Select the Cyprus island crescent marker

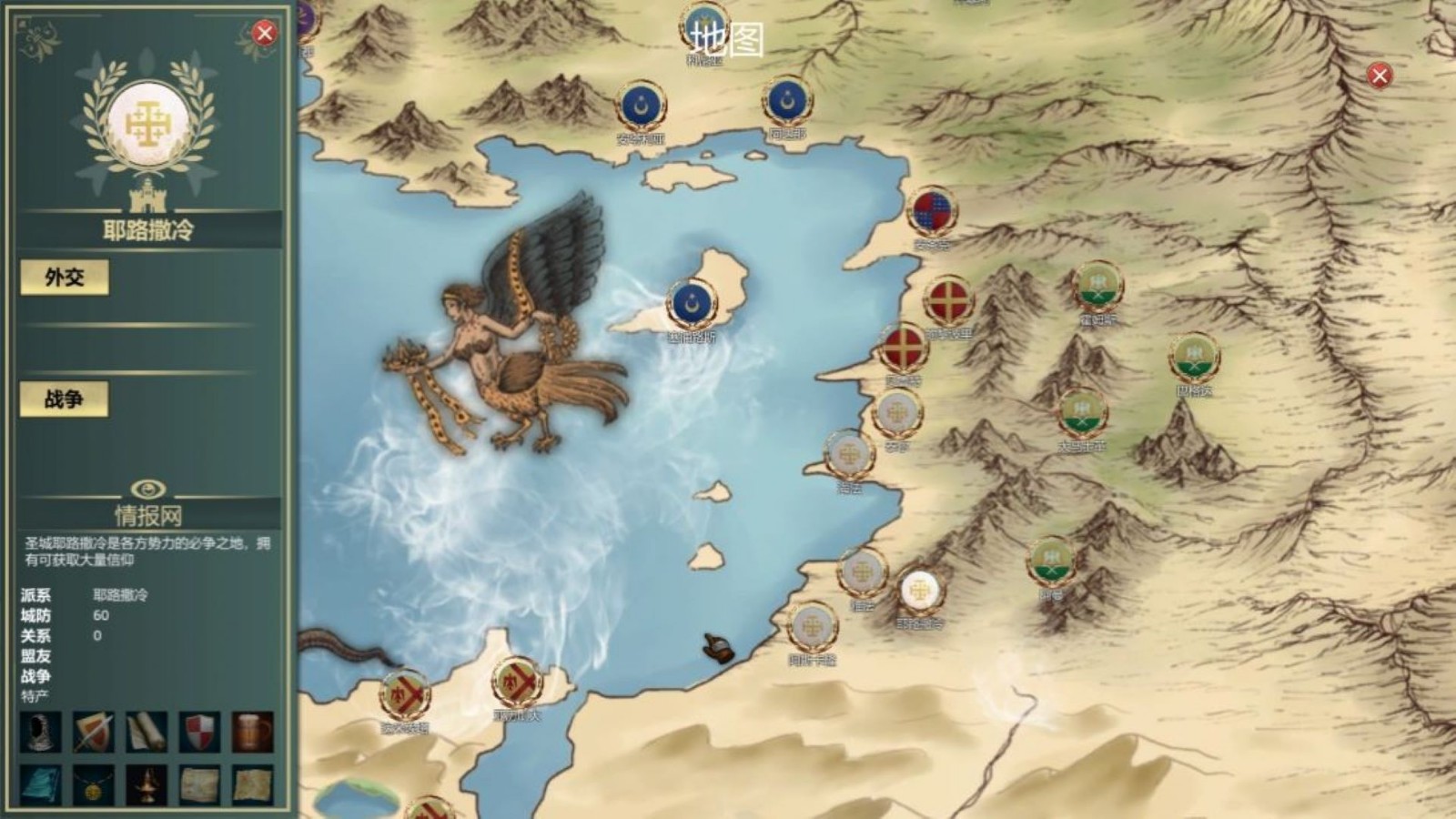pyautogui.click(x=691, y=303)
